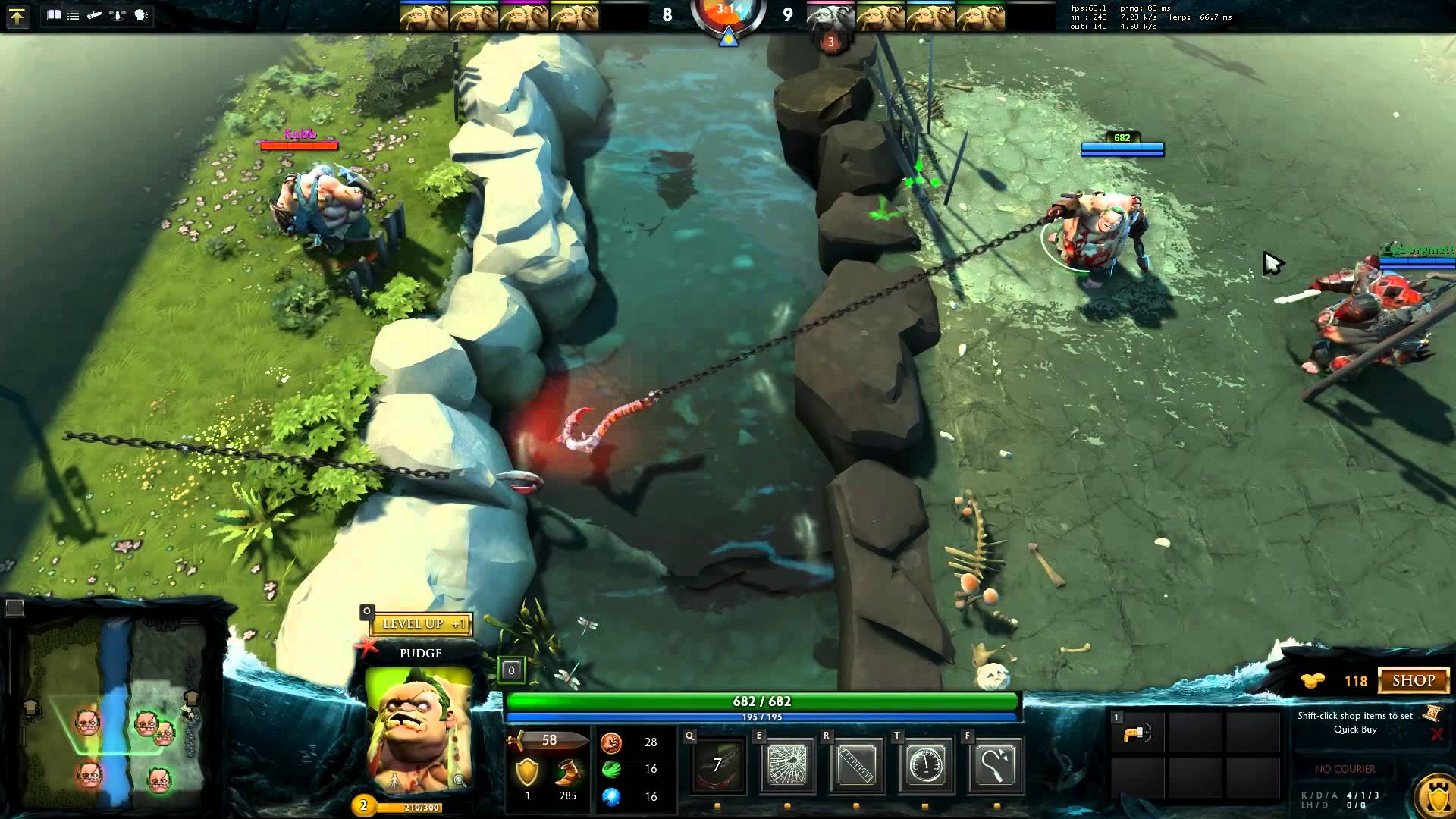The image size is (1456, 819).
Task: Click the magnifying glass on Pudge portrait
Action: pos(460,780)
